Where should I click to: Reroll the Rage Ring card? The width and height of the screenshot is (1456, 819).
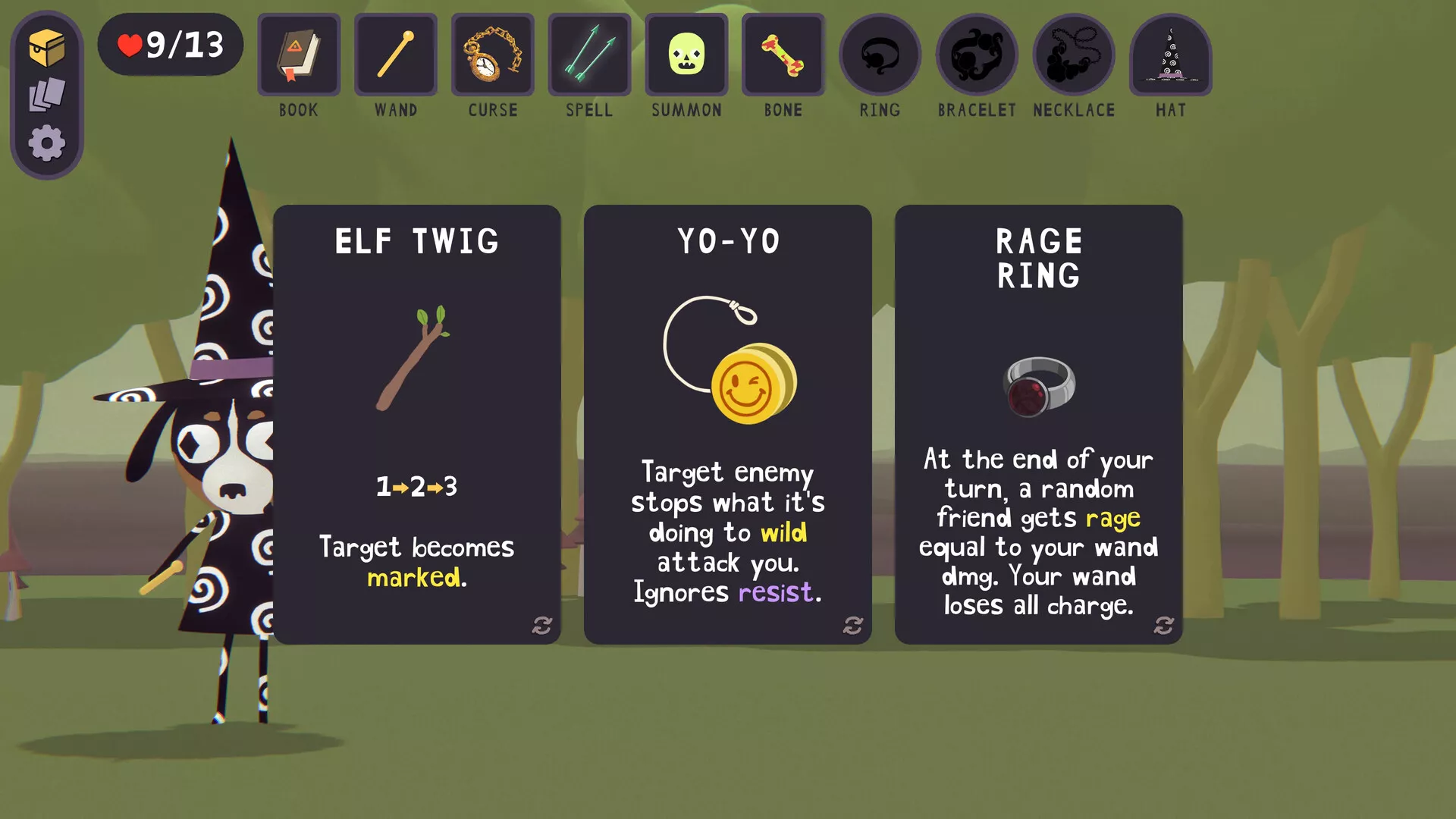[1164, 626]
